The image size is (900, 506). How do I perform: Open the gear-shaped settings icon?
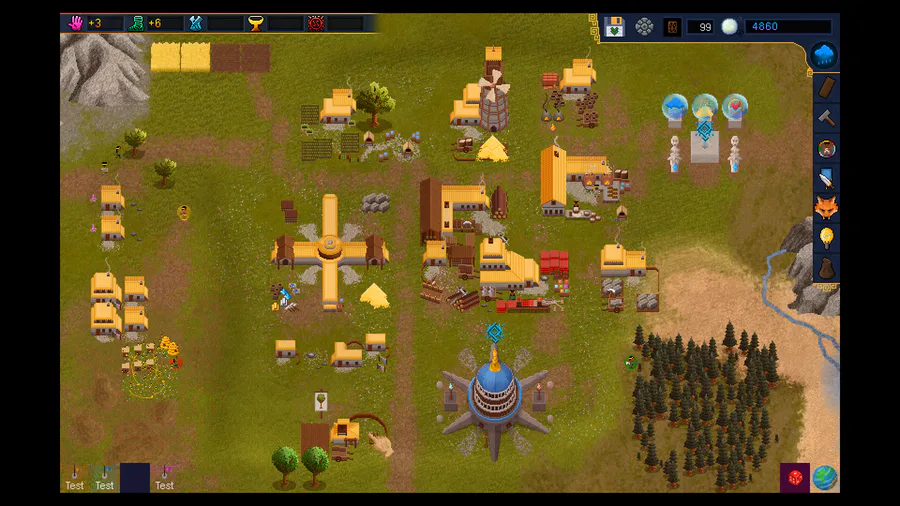point(644,27)
